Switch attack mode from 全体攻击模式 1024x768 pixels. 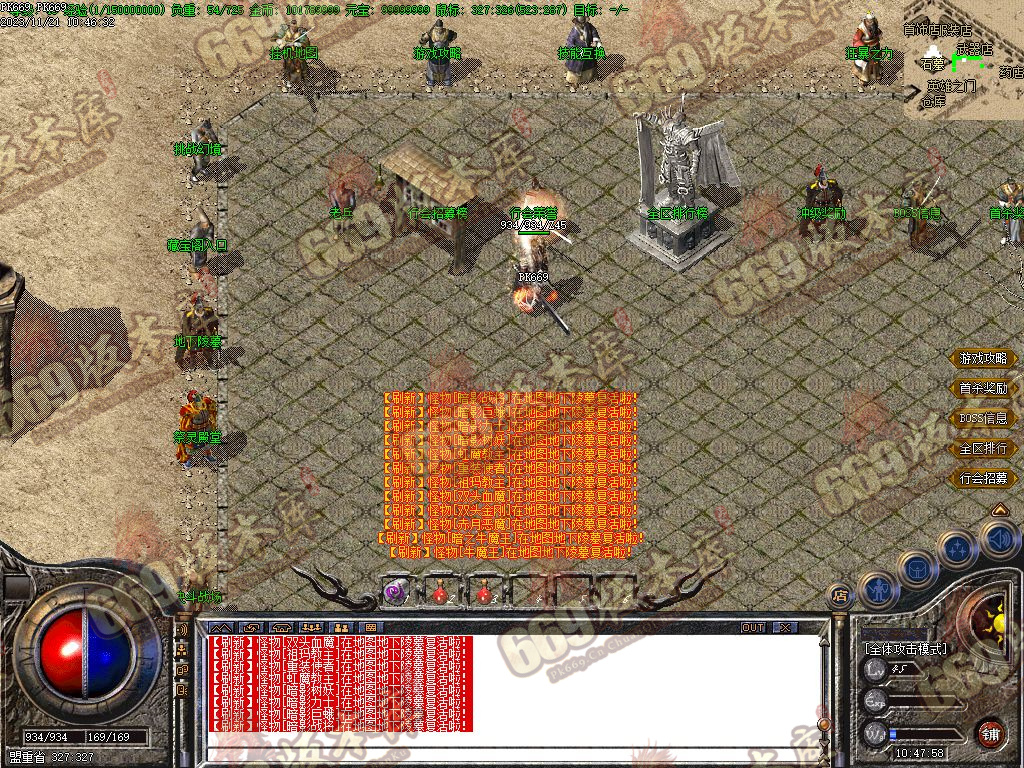907,649
